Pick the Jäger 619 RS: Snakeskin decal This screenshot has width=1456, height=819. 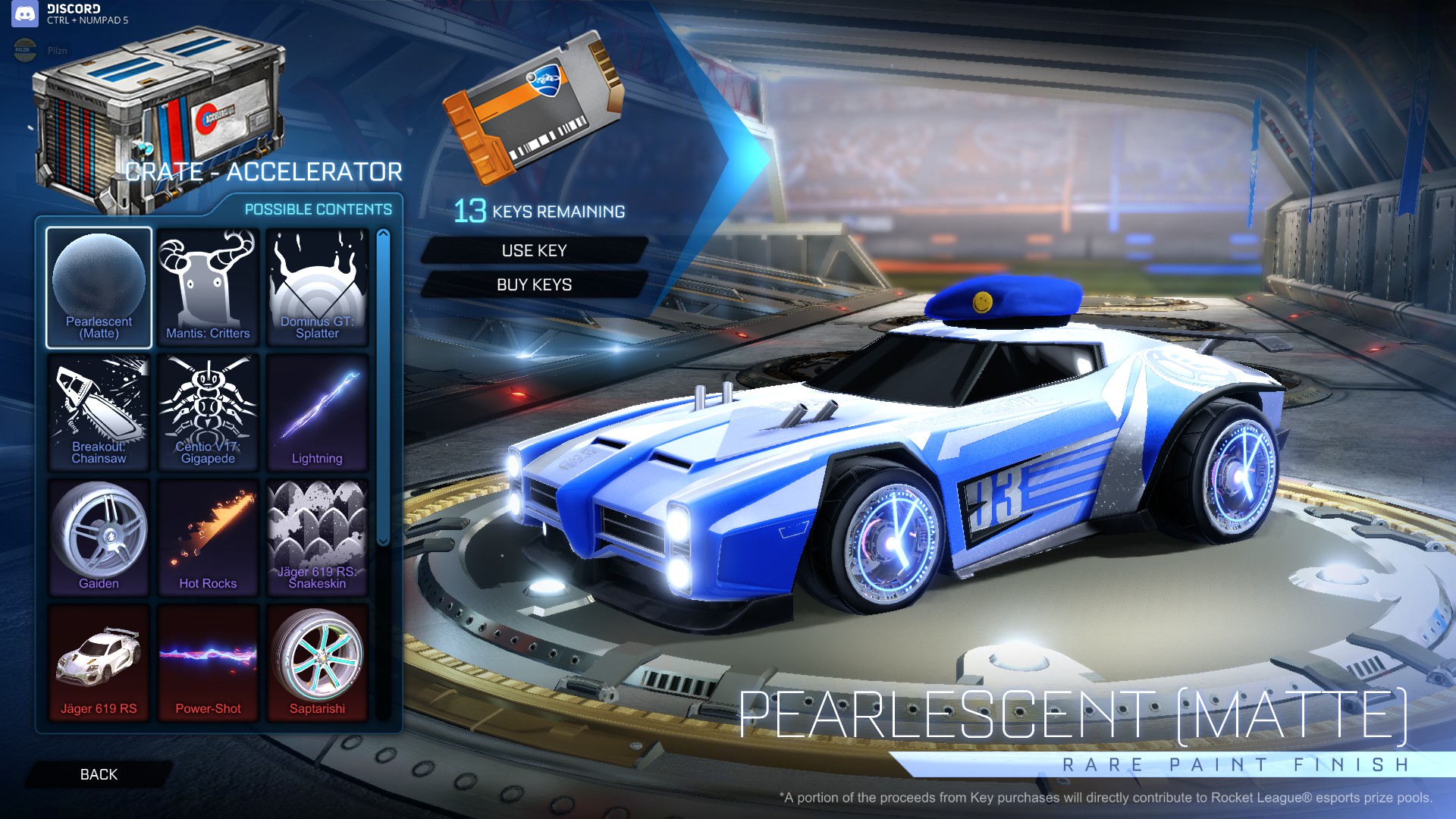317,538
